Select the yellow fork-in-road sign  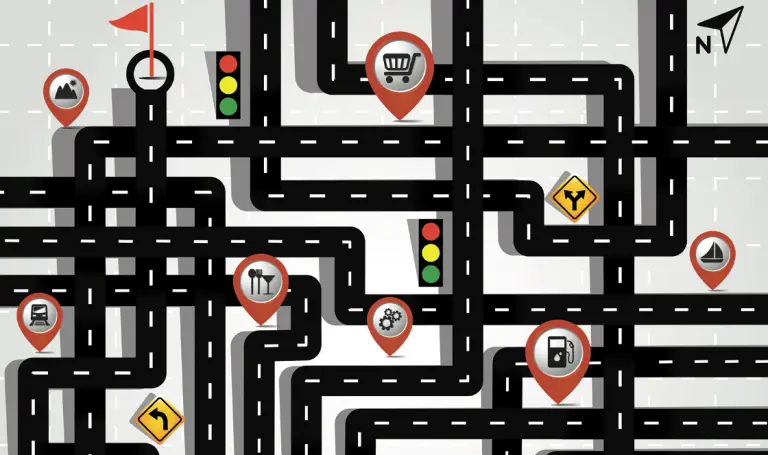point(573,197)
